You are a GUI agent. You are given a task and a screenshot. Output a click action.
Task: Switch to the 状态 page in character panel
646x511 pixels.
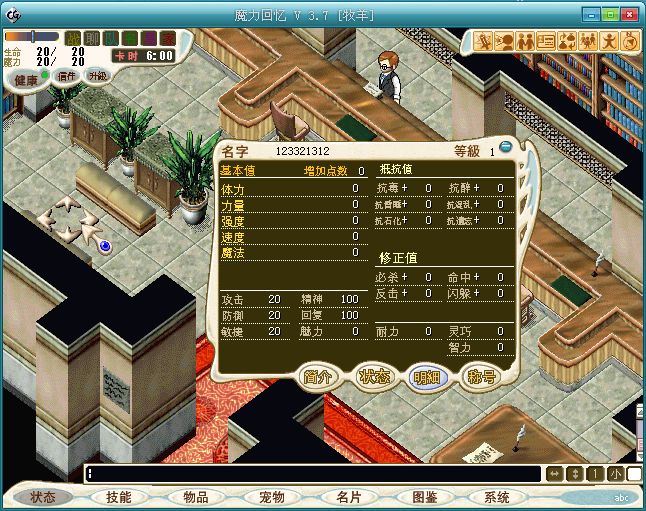click(374, 377)
